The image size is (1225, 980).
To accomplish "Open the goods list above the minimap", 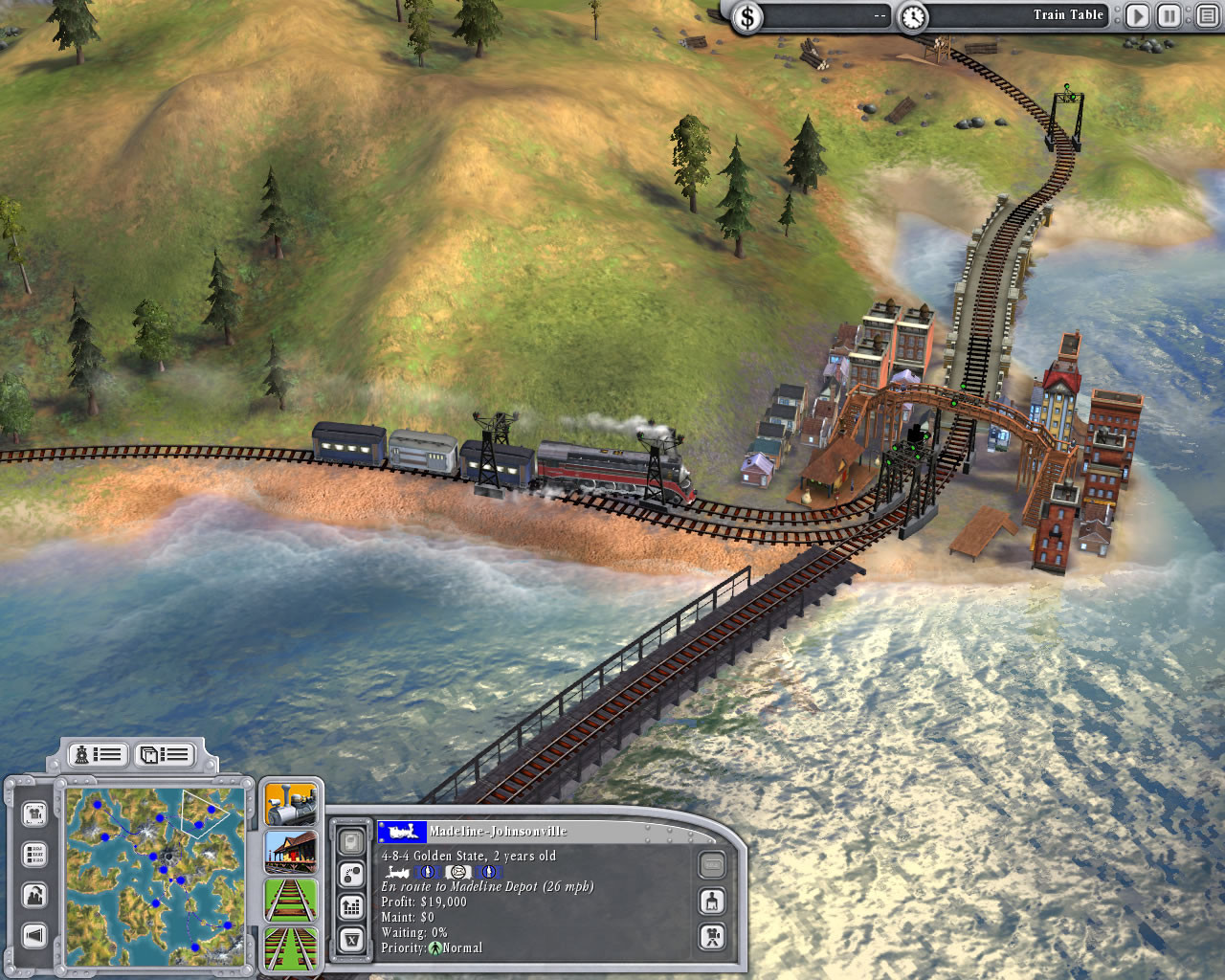I will click(164, 754).
